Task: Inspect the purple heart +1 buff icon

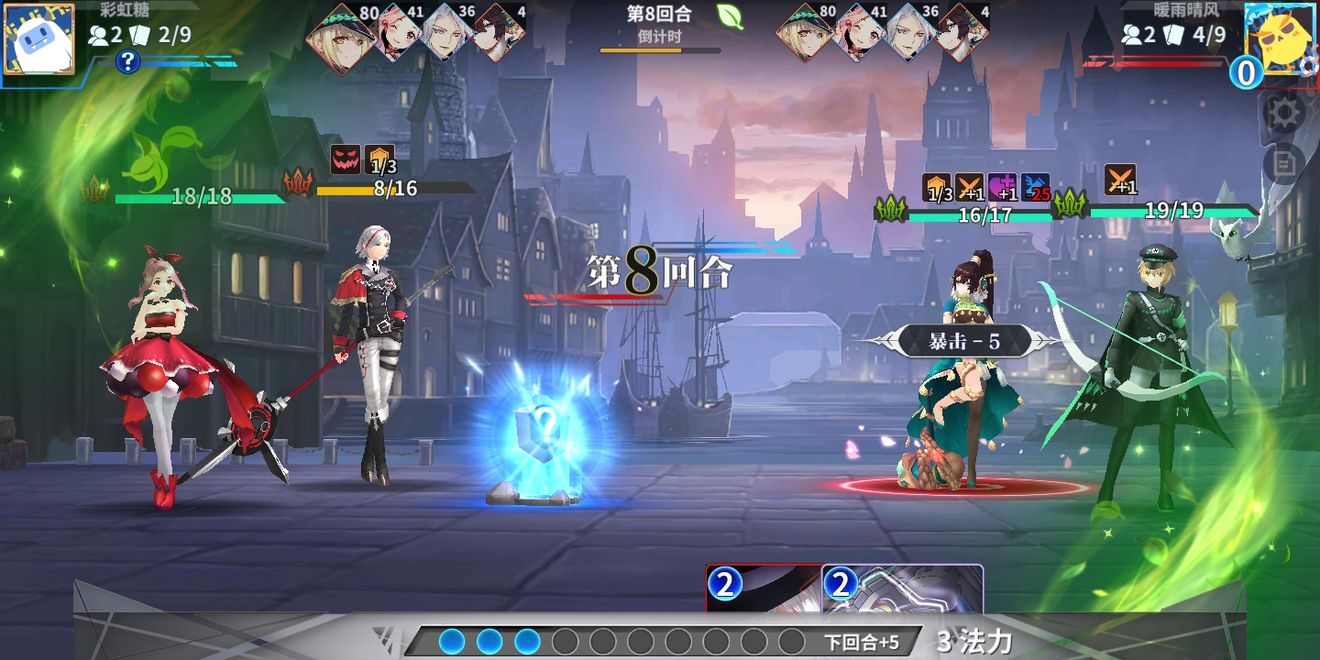Action: [1002, 187]
